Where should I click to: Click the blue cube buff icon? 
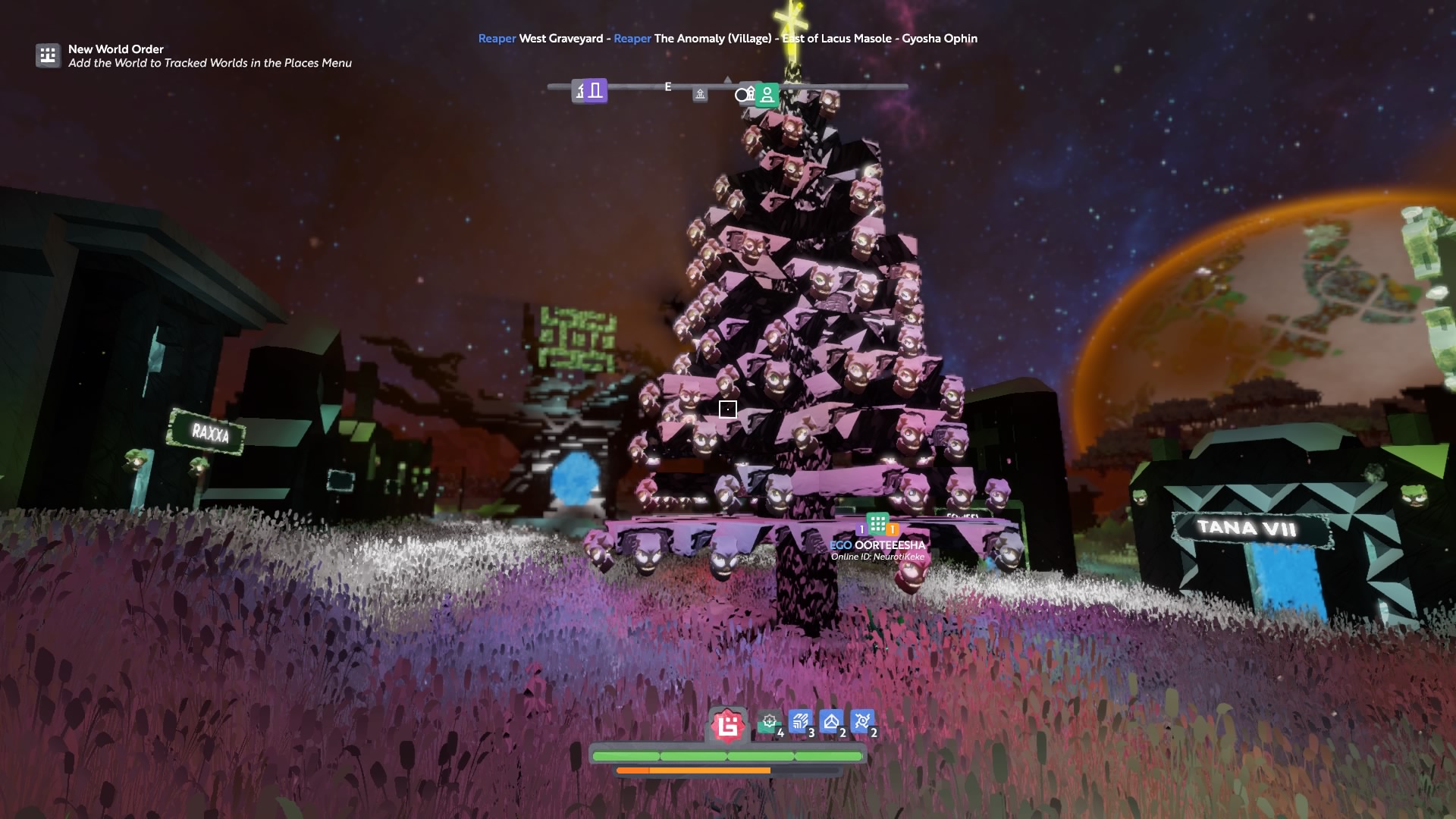coord(831,722)
